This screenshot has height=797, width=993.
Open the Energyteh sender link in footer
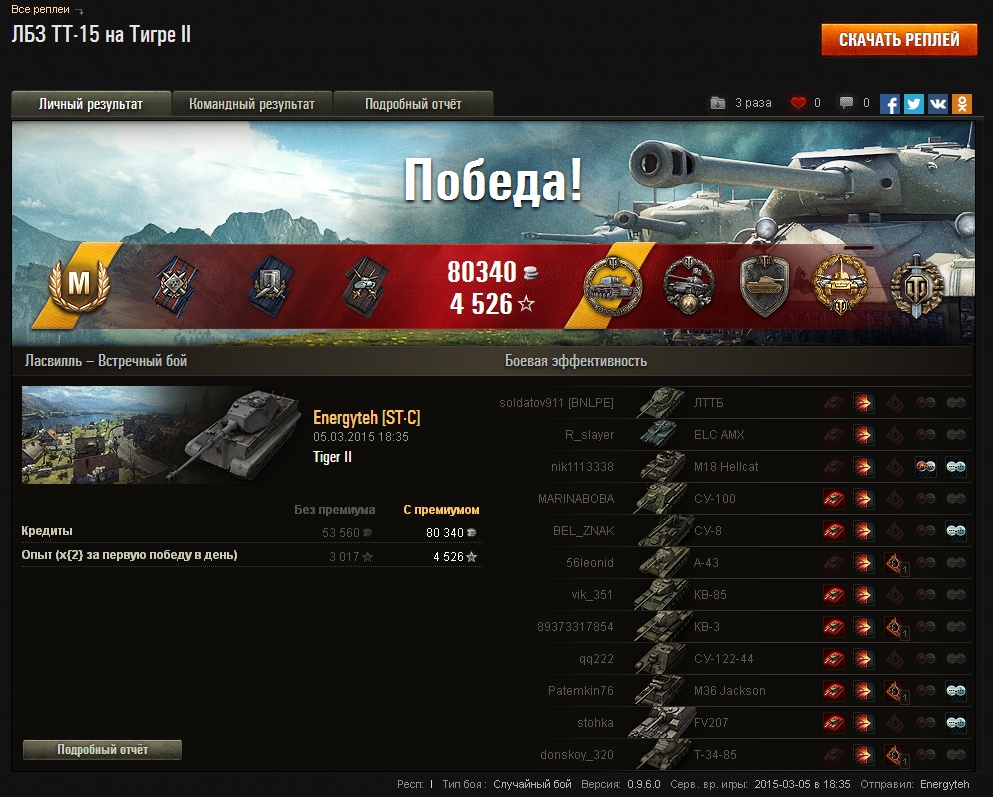[x=944, y=785]
